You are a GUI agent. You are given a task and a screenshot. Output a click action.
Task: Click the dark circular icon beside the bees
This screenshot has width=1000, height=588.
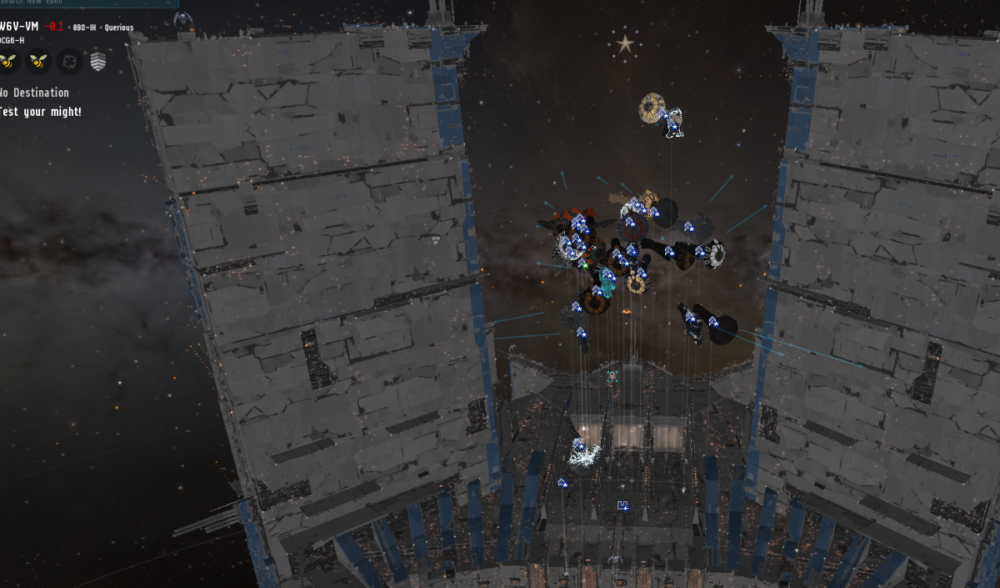(68, 62)
